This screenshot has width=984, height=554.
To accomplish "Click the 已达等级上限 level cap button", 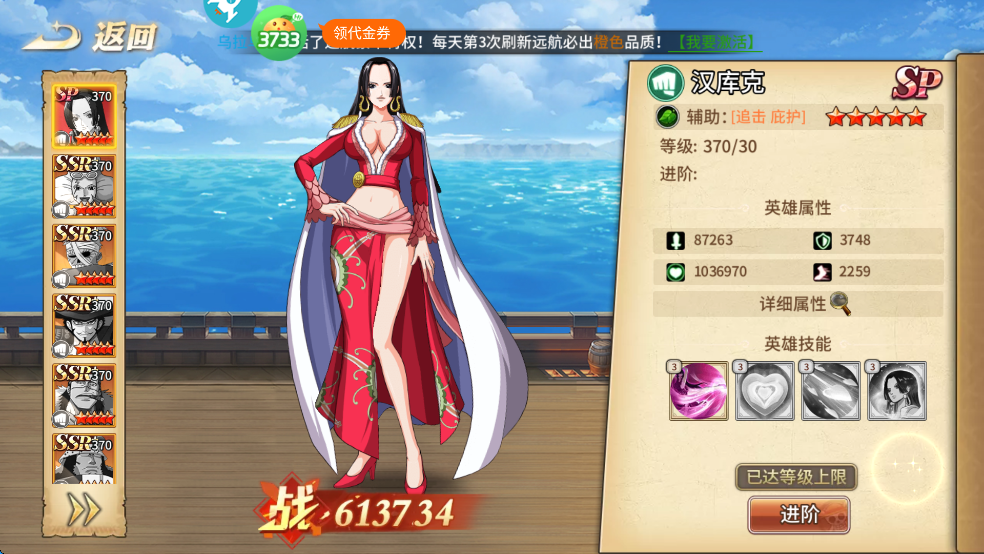I will coord(796,476).
